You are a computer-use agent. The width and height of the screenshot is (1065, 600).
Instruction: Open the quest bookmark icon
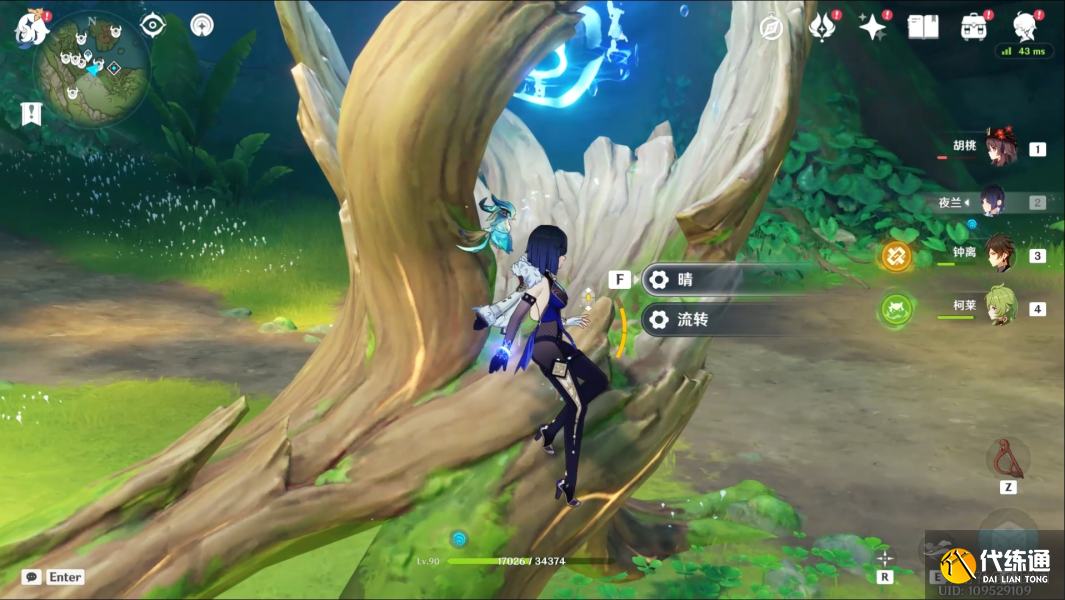point(30,113)
